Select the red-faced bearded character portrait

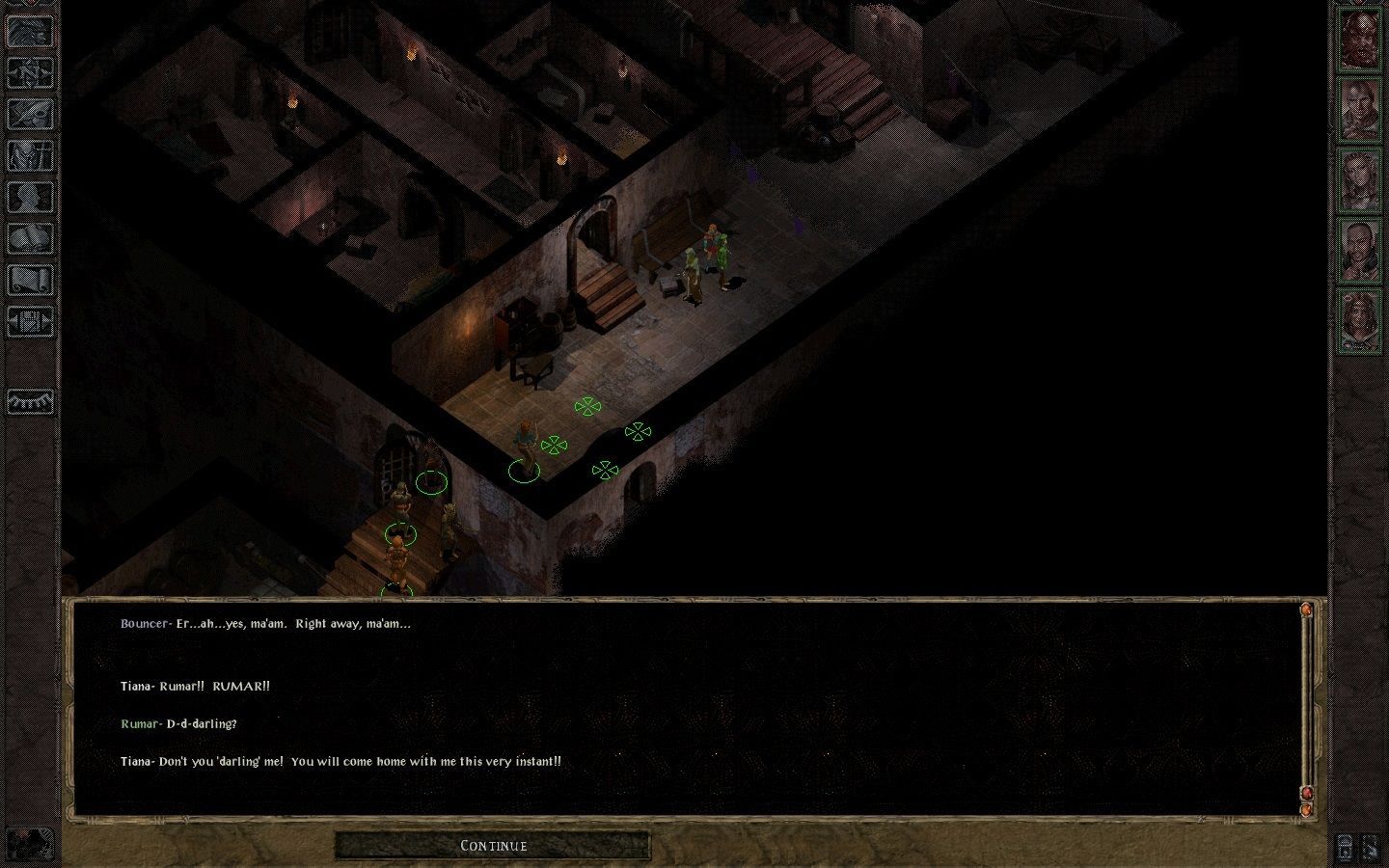click(1359, 42)
